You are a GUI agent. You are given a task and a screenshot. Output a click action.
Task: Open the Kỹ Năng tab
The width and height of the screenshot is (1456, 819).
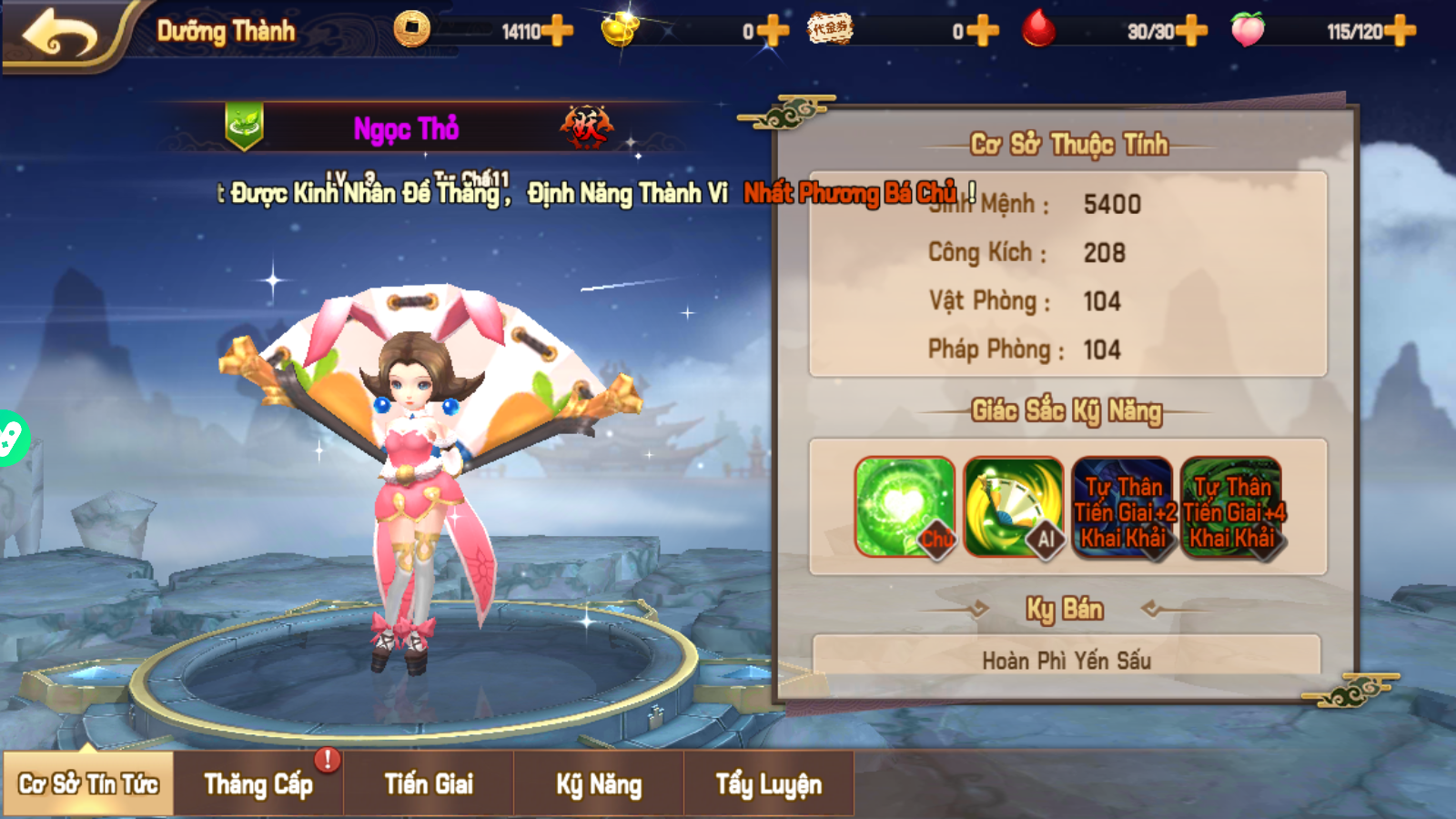(599, 784)
